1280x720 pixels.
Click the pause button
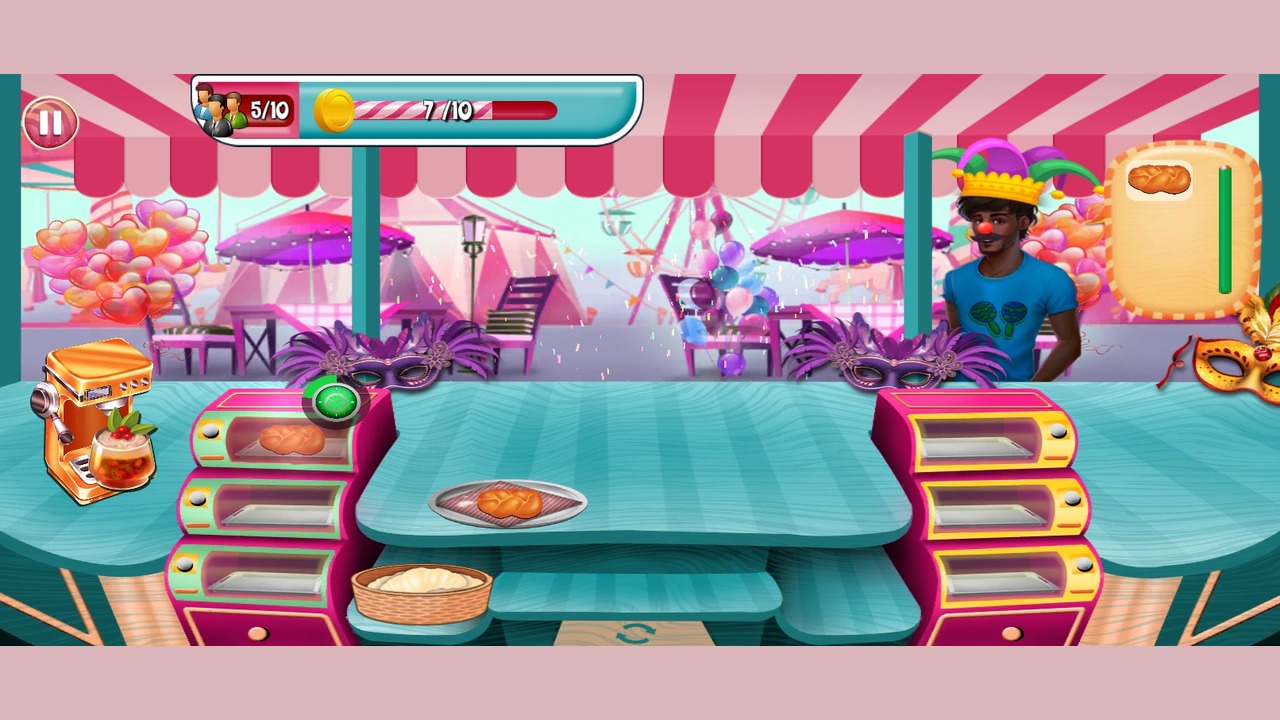point(49,124)
